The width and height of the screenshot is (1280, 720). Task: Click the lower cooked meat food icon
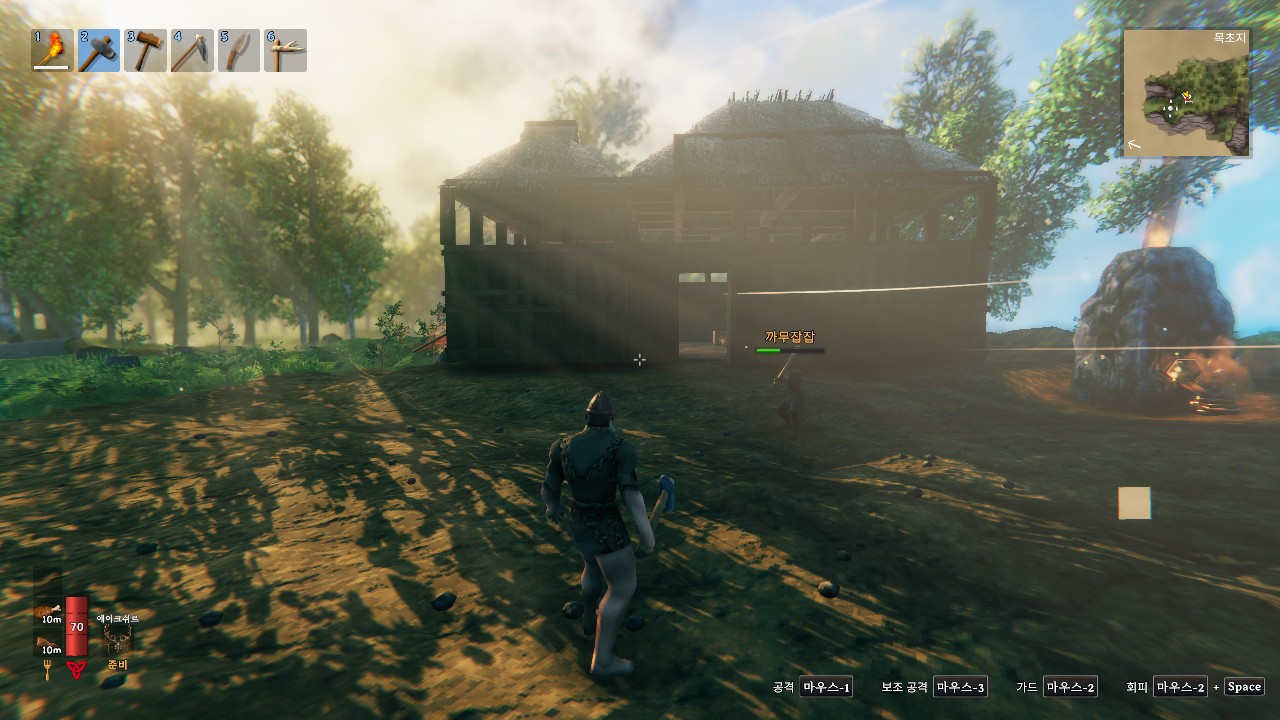(x=48, y=643)
